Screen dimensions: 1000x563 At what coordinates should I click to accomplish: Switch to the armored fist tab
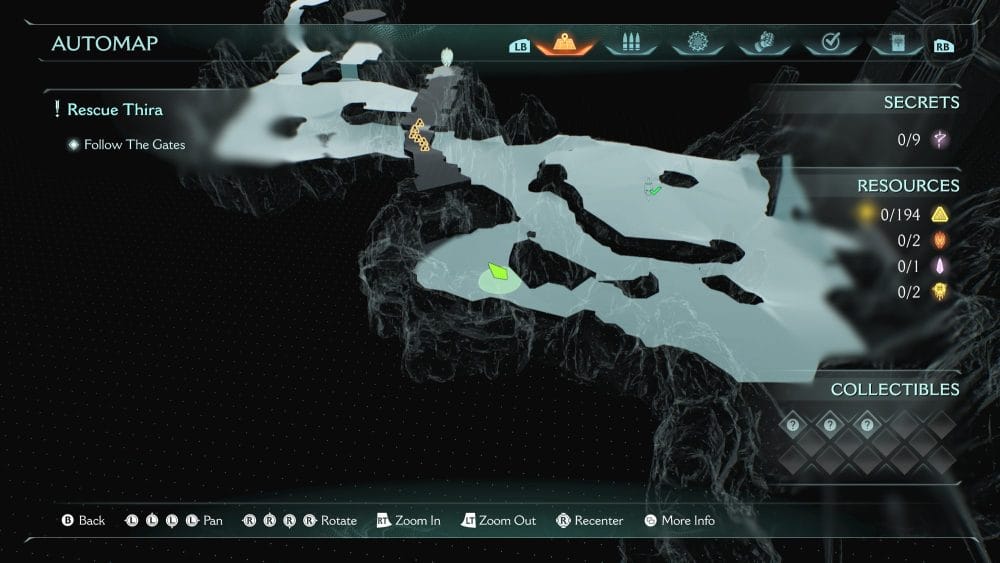(763, 44)
